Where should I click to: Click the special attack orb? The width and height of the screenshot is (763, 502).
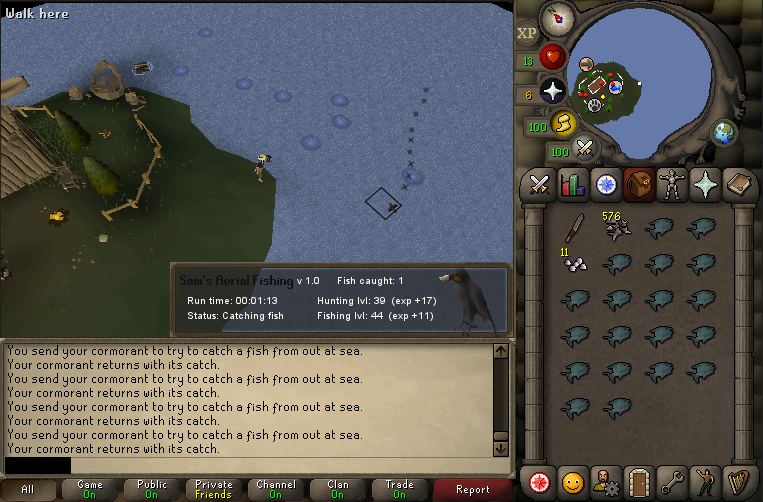tap(585, 149)
